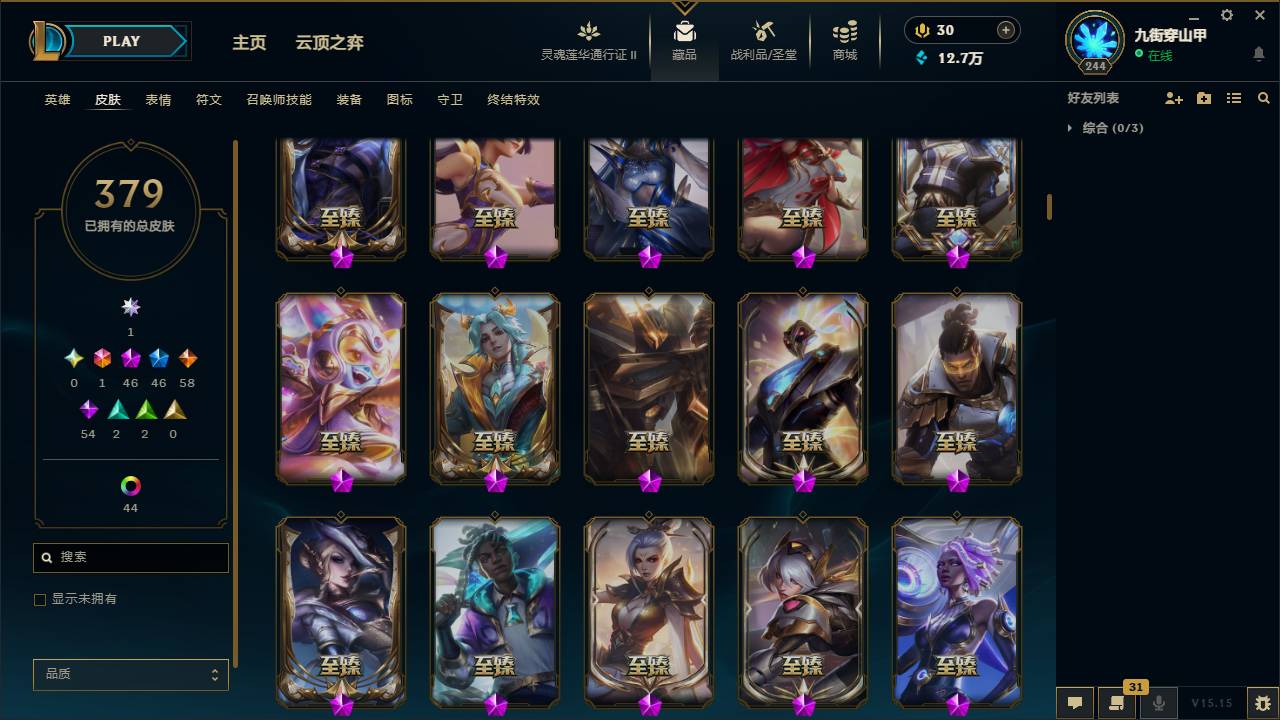Click the PLAY button
The width and height of the screenshot is (1280, 720).
click(122, 41)
